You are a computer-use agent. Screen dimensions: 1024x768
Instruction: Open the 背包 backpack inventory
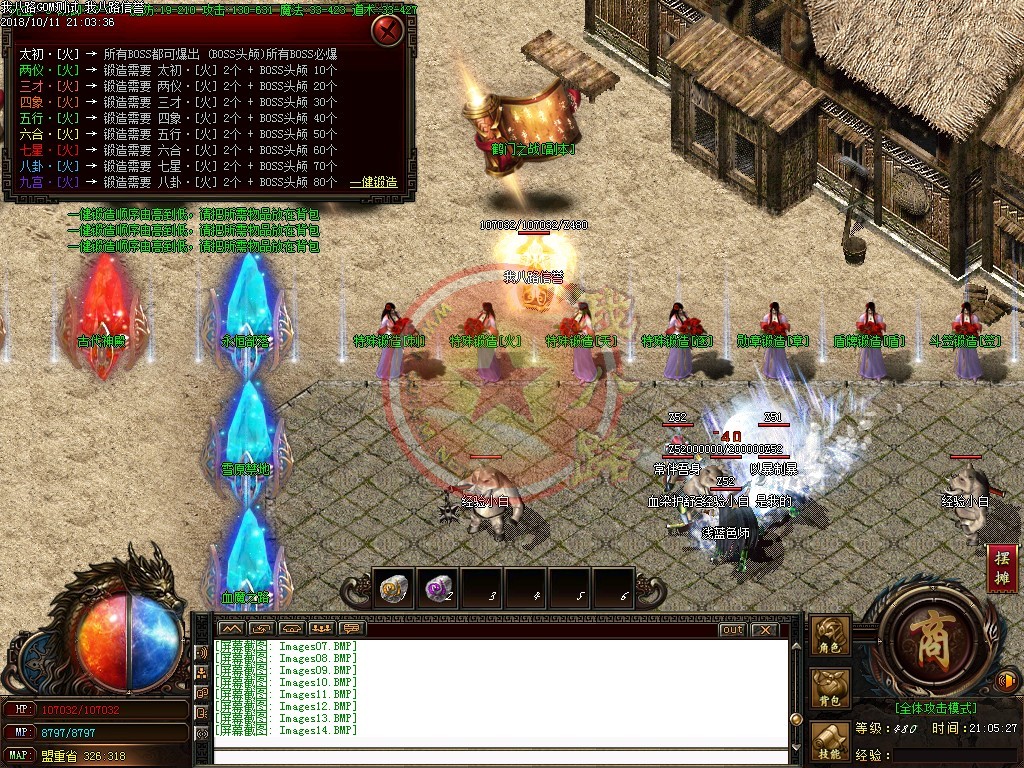(x=830, y=689)
